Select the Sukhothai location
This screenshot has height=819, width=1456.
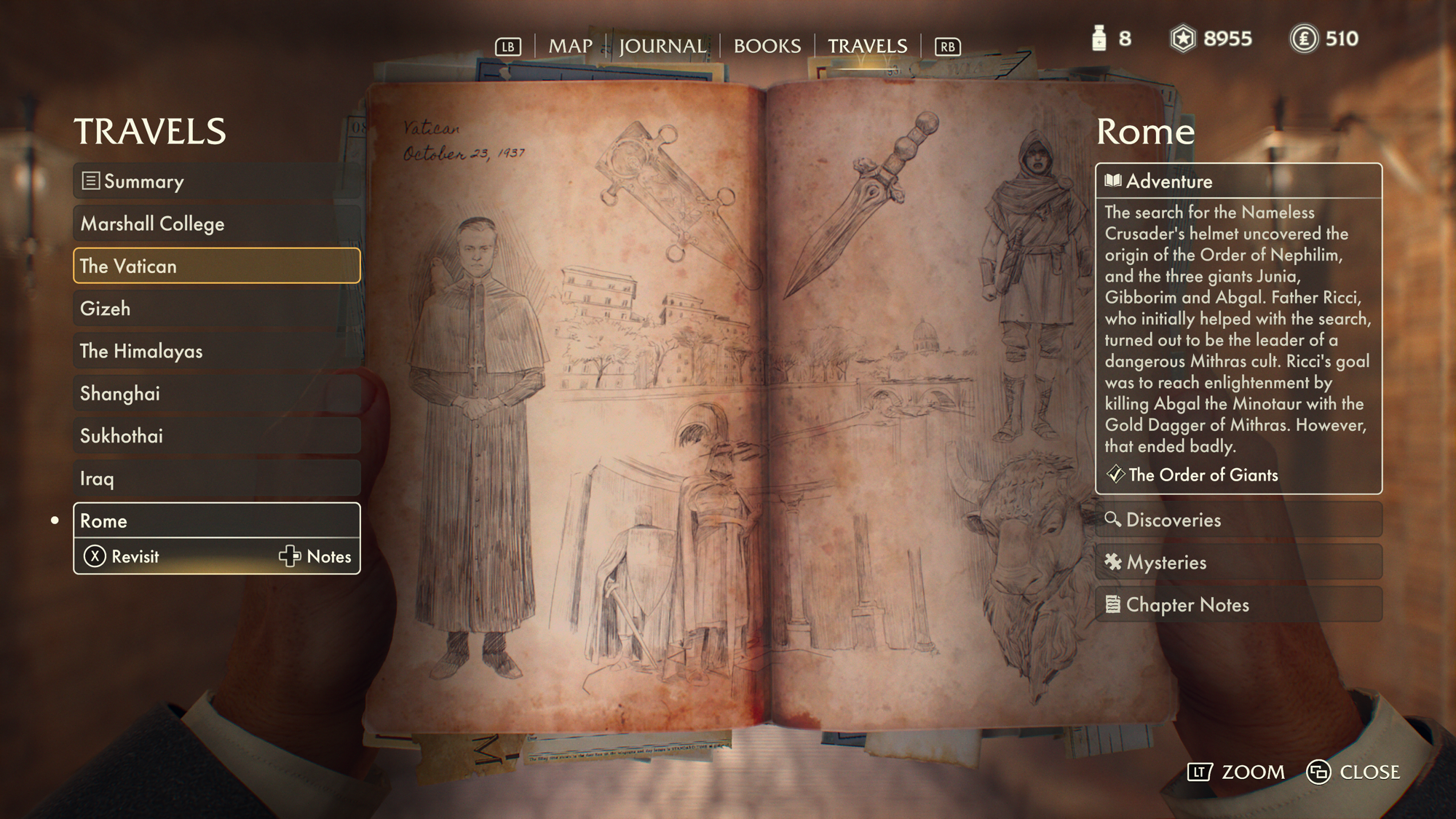pyautogui.click(x=216, y=436)
